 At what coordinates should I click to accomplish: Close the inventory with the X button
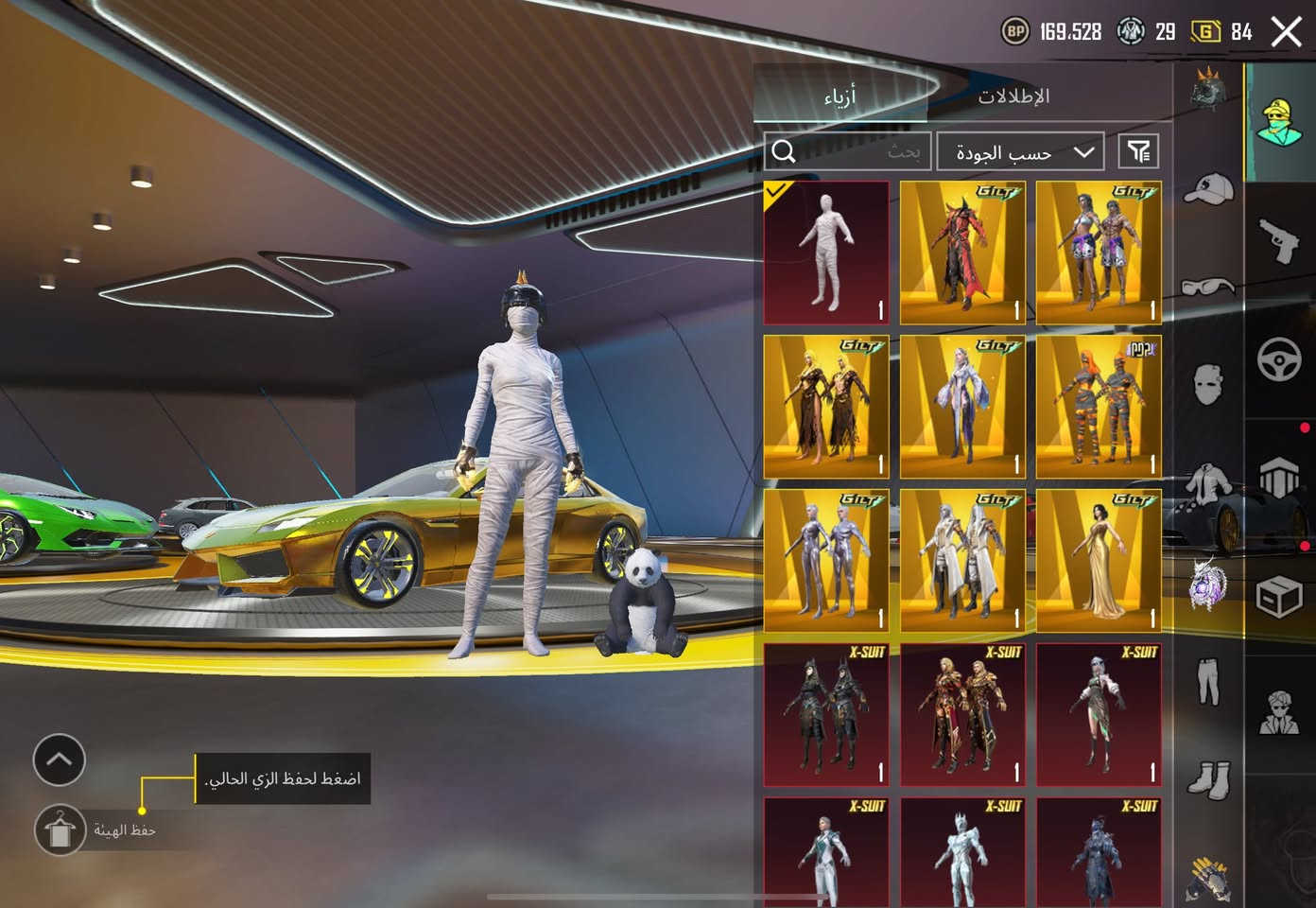[1286, 32]
